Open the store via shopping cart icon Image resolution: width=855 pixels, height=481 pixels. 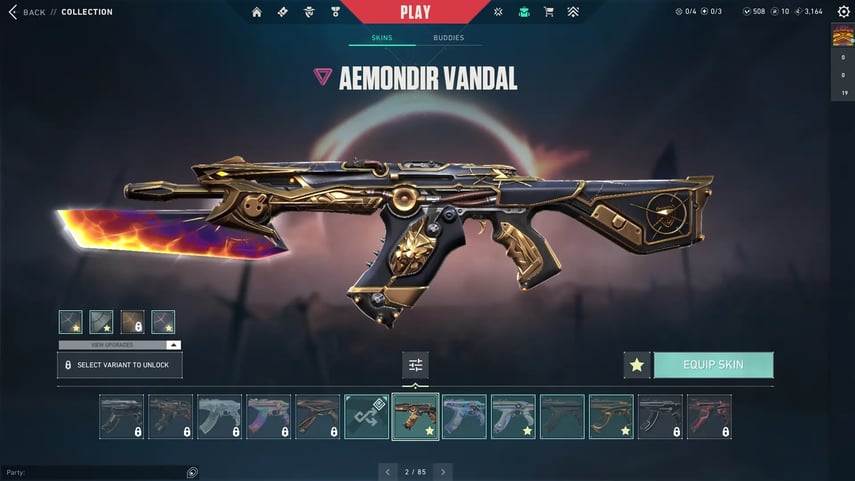click(548, 12)
